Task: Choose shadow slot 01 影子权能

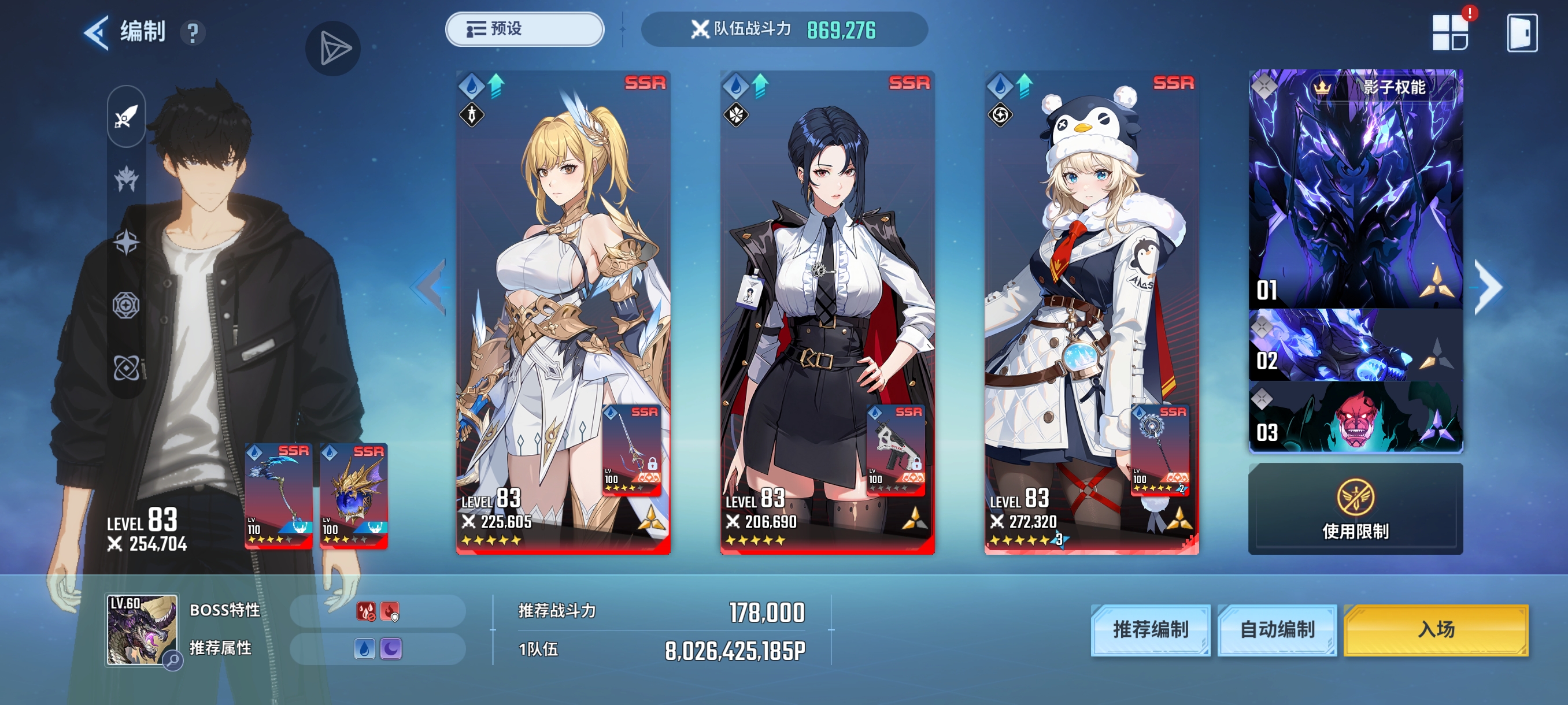Action: click(1356, 188)
